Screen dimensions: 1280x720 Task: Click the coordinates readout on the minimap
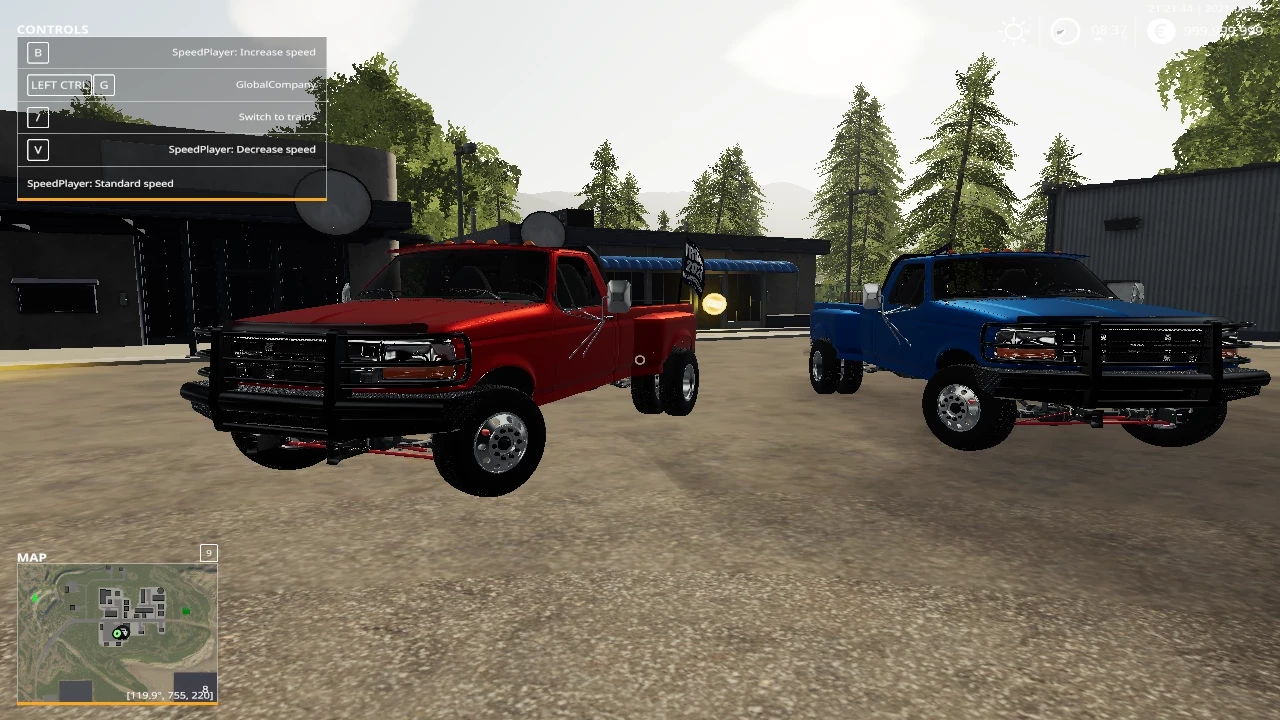tap(169, 694)
